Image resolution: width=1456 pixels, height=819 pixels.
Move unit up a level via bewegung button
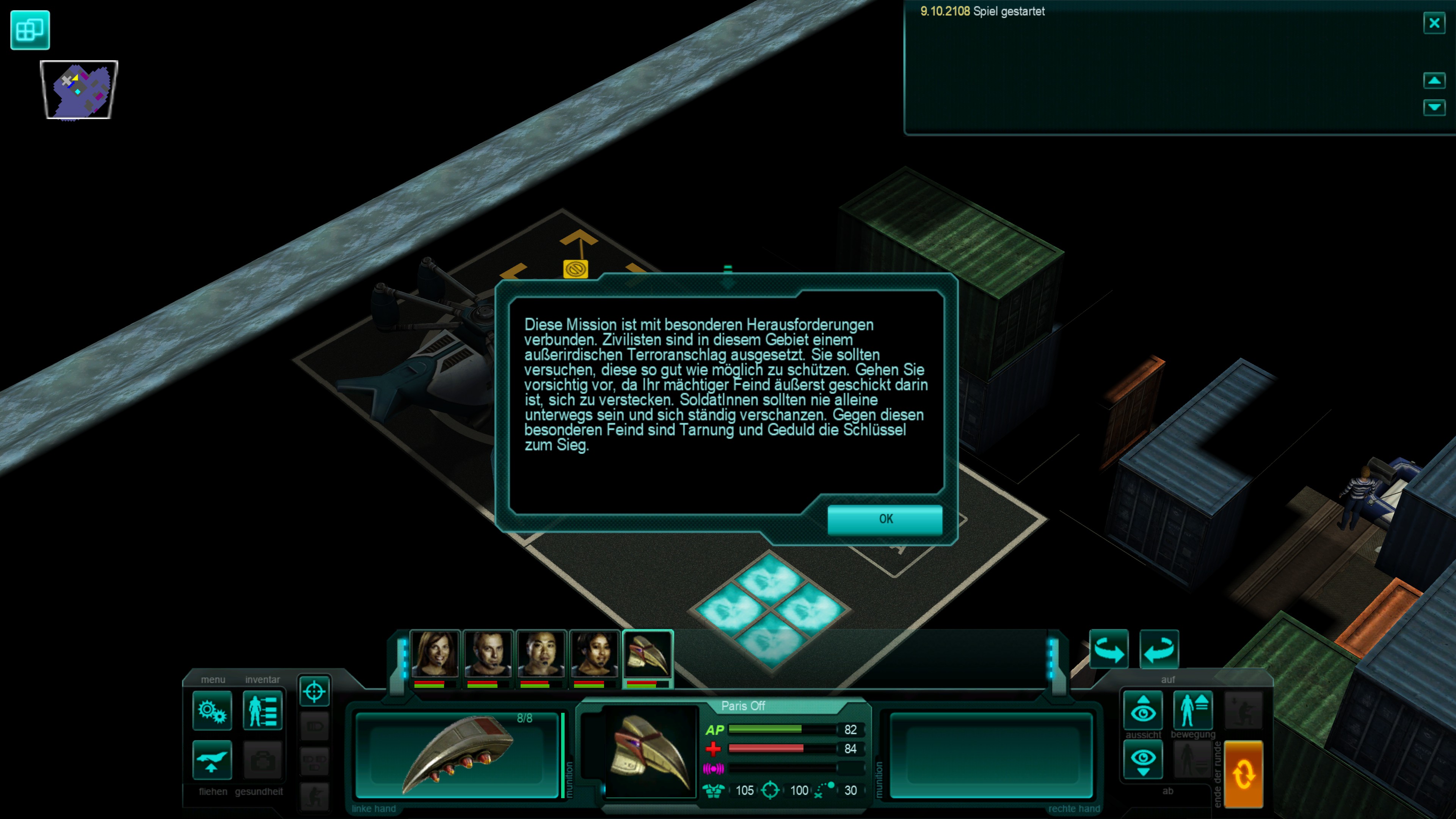(1192, 710)
